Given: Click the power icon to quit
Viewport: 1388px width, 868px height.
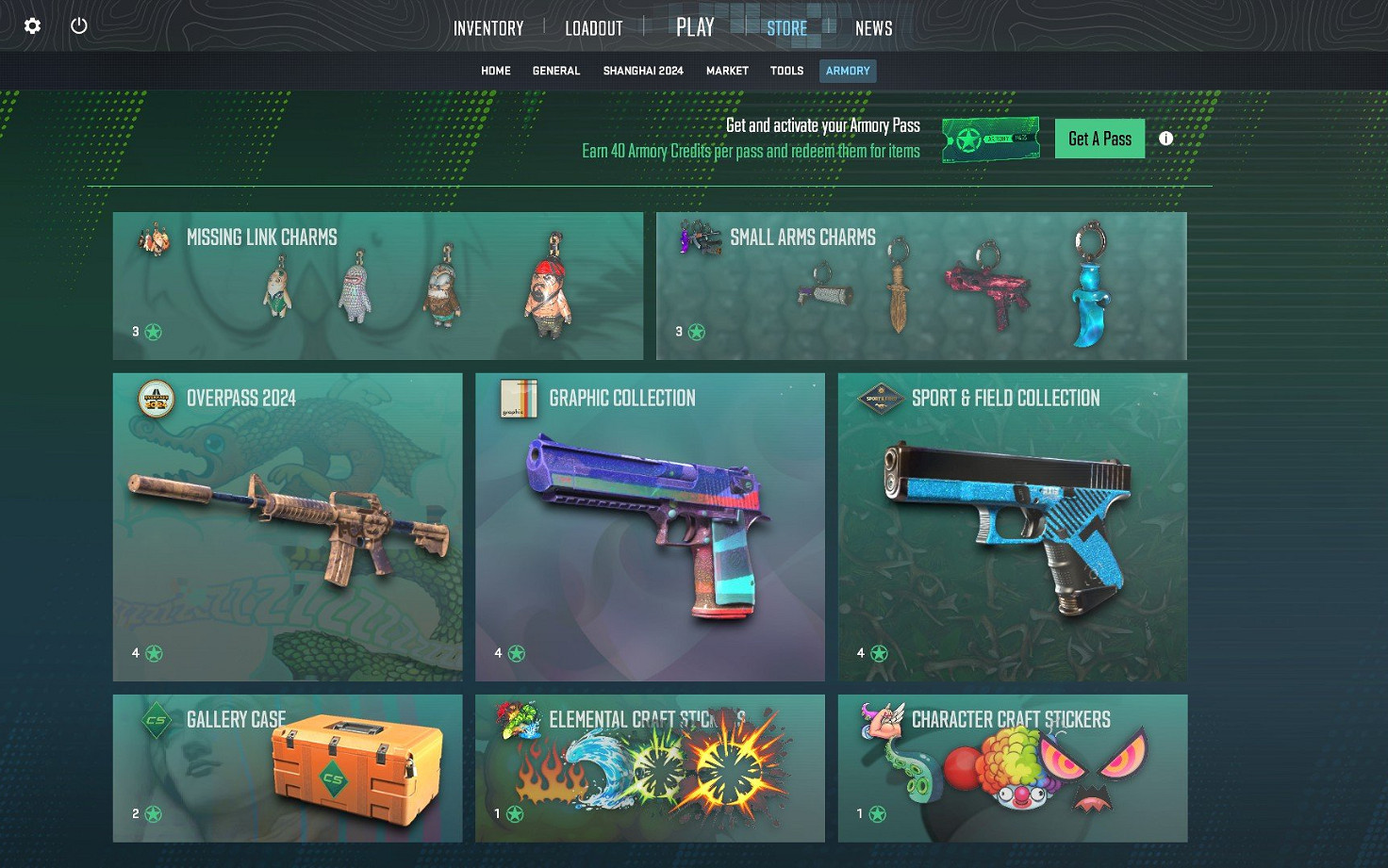Looking at the screenshot, I should (79, 25).
